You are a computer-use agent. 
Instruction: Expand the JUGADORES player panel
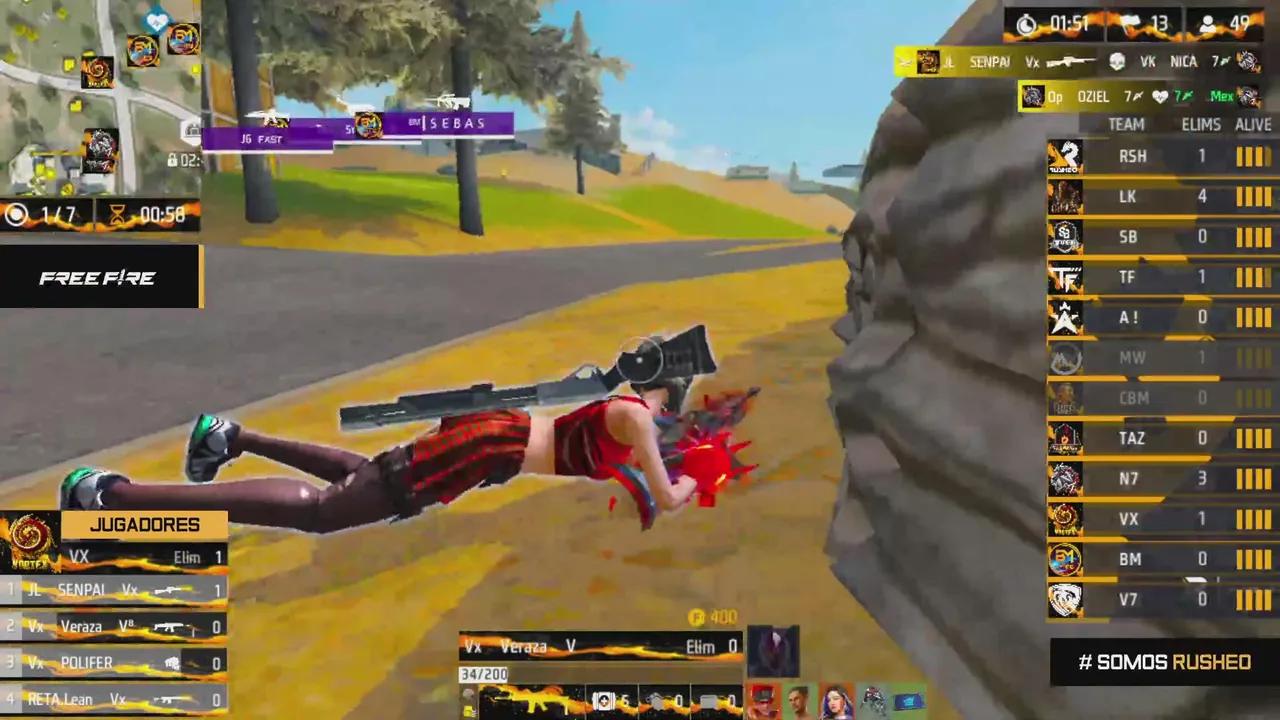point(143,524)
